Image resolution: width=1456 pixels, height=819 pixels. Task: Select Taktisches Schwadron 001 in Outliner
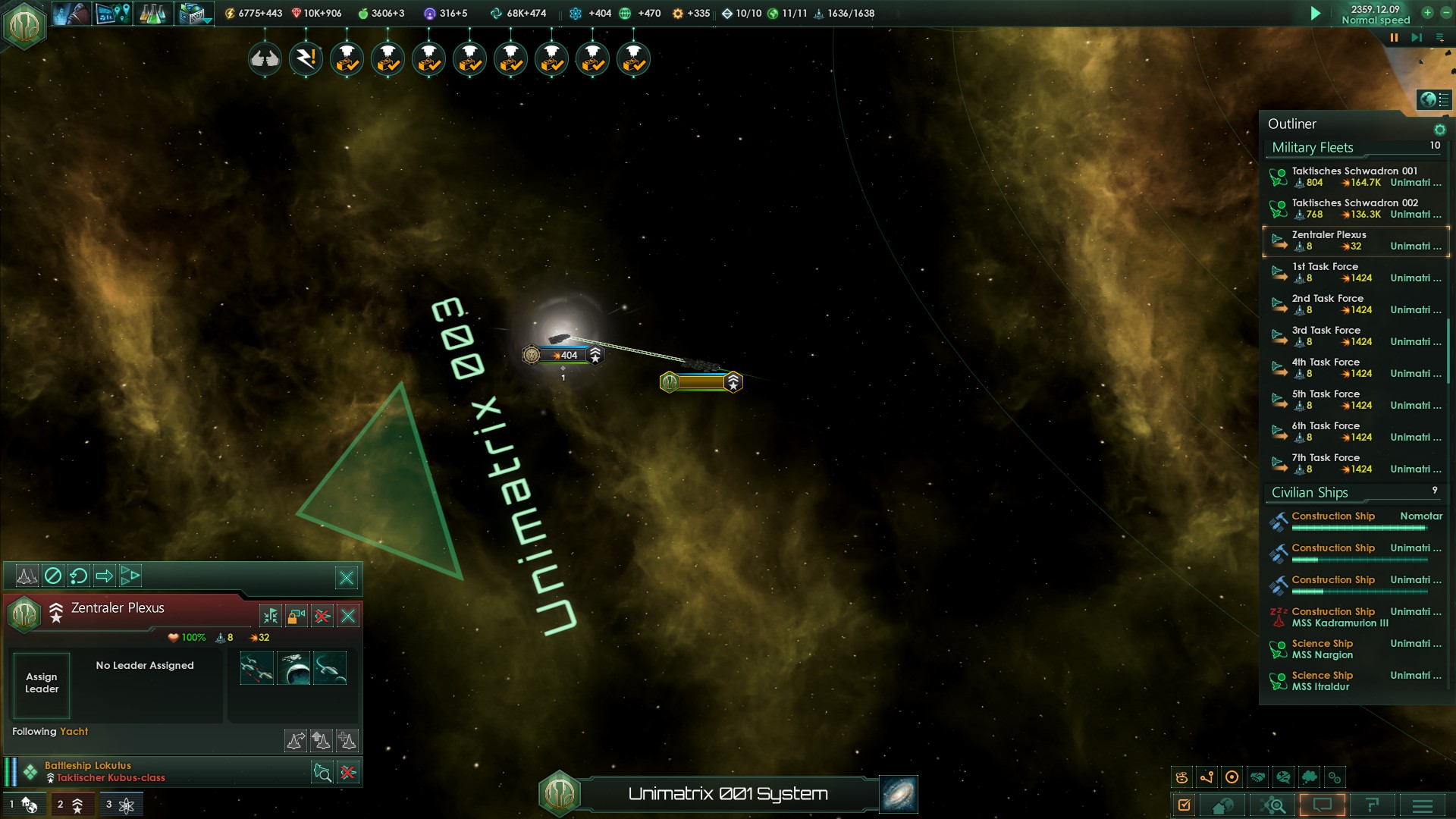click(1355, 177)
